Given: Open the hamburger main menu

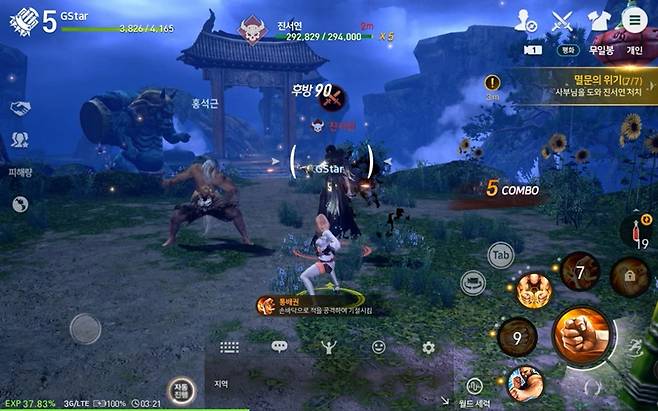Looking at the screenshot, I should (x=632, y=19).
